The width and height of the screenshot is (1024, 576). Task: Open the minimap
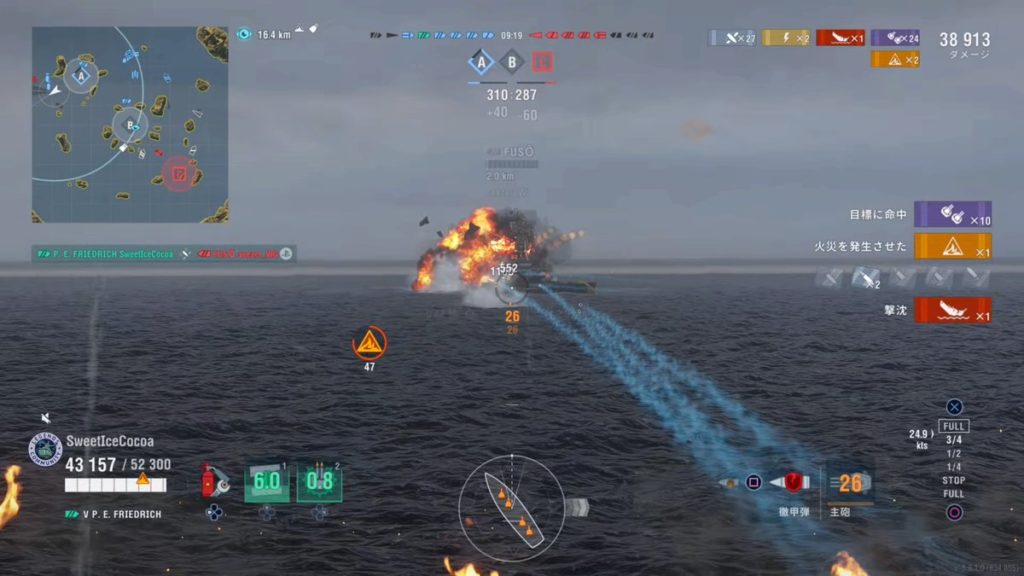point(130,124)
